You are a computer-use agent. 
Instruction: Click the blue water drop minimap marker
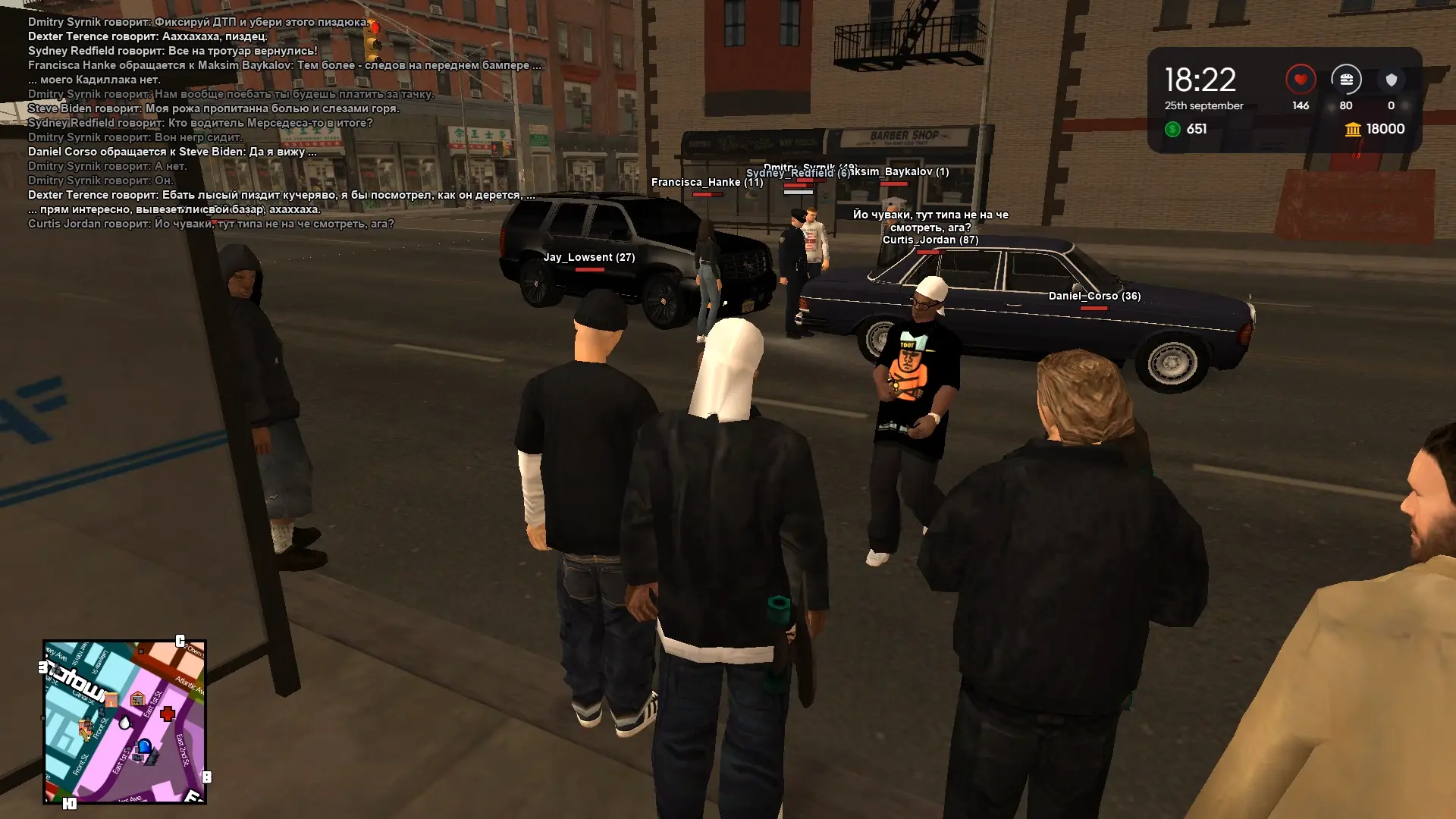pos(125,722)
